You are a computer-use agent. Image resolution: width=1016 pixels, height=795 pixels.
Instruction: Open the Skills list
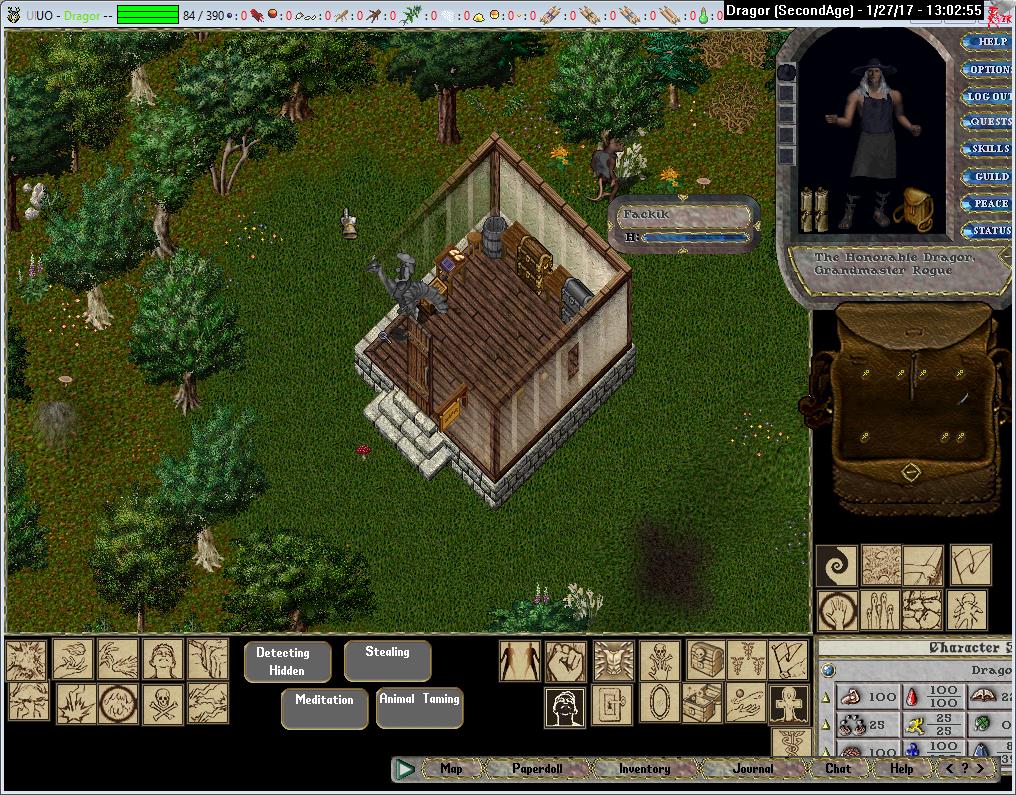(990, 149)
